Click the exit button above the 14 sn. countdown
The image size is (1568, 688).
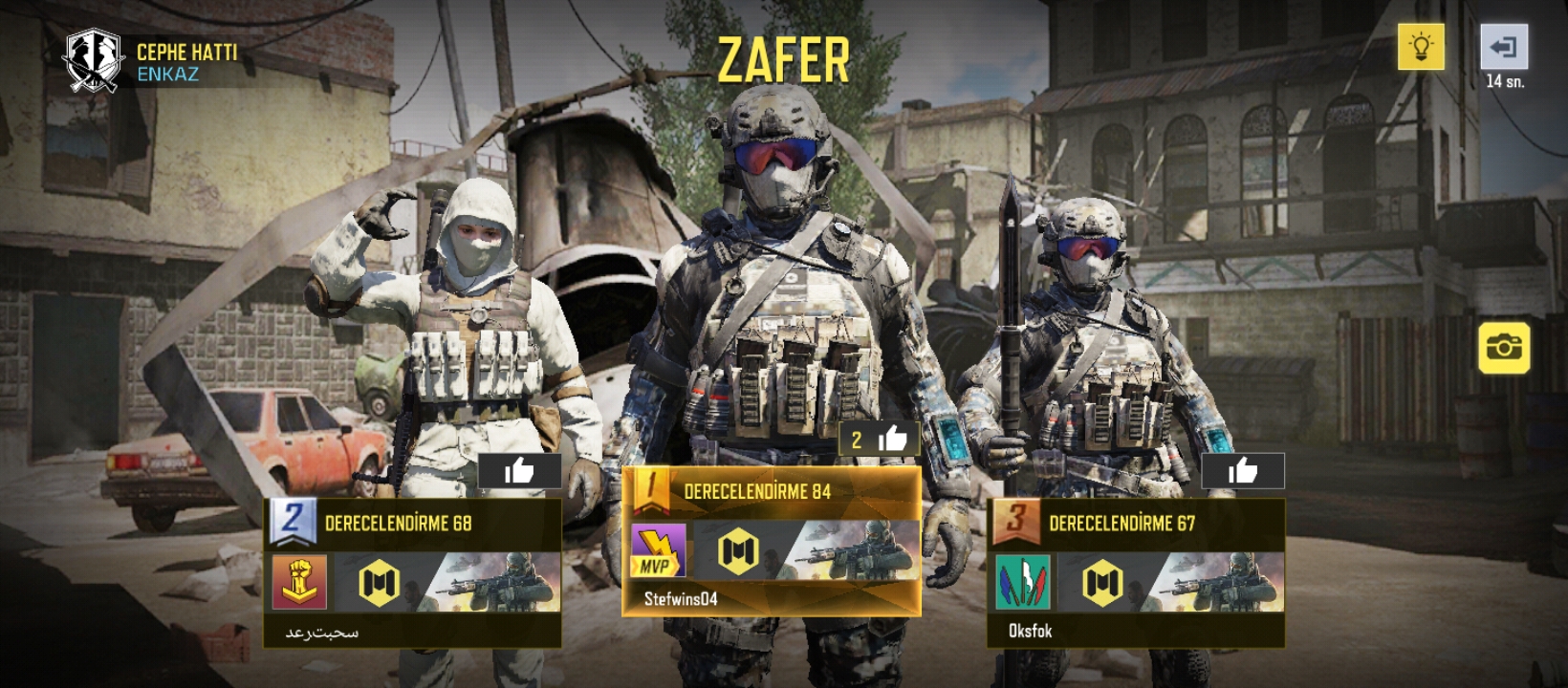(x=1504, y=47)
